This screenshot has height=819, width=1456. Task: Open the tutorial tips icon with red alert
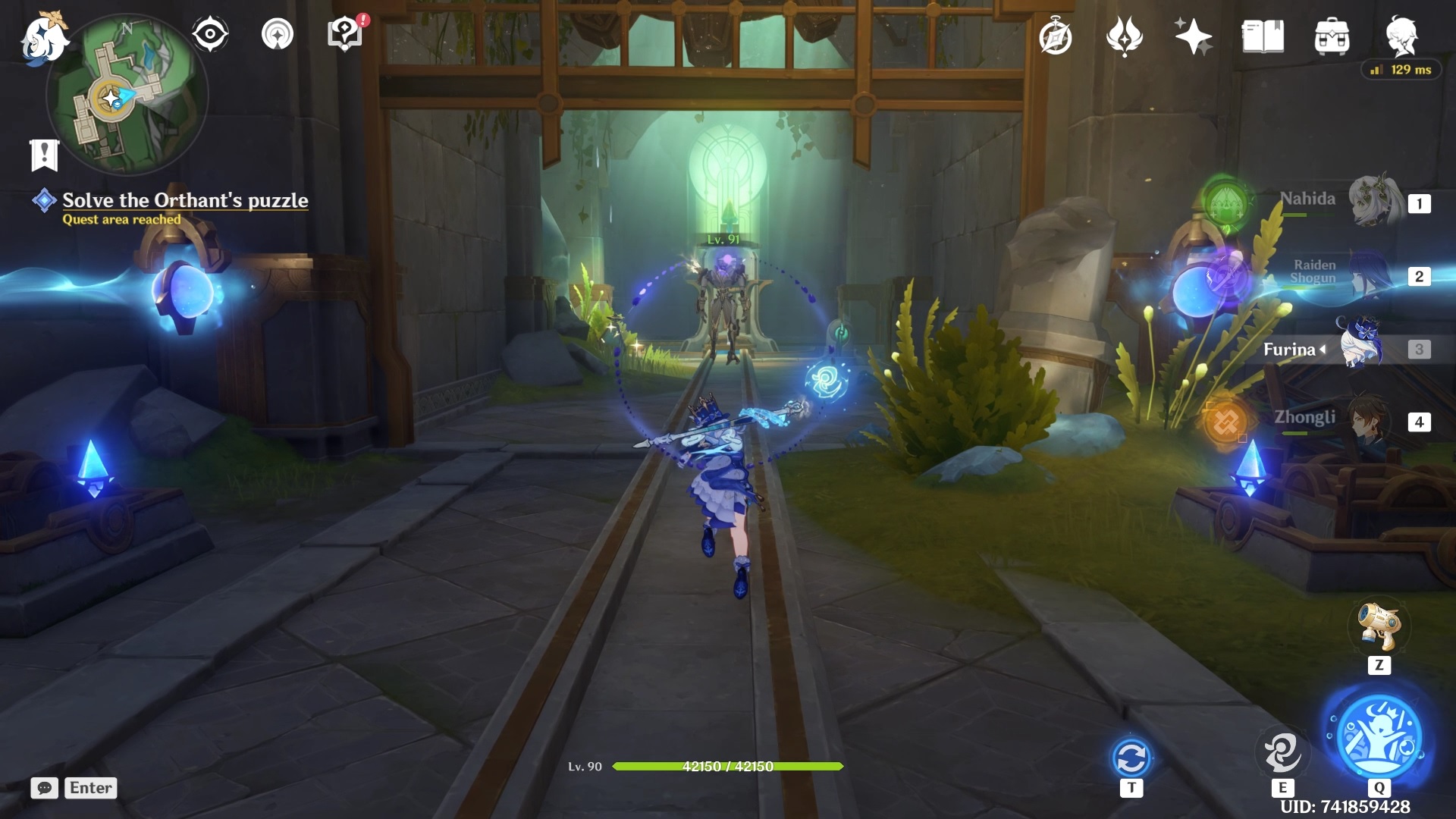tap(345, 34)
